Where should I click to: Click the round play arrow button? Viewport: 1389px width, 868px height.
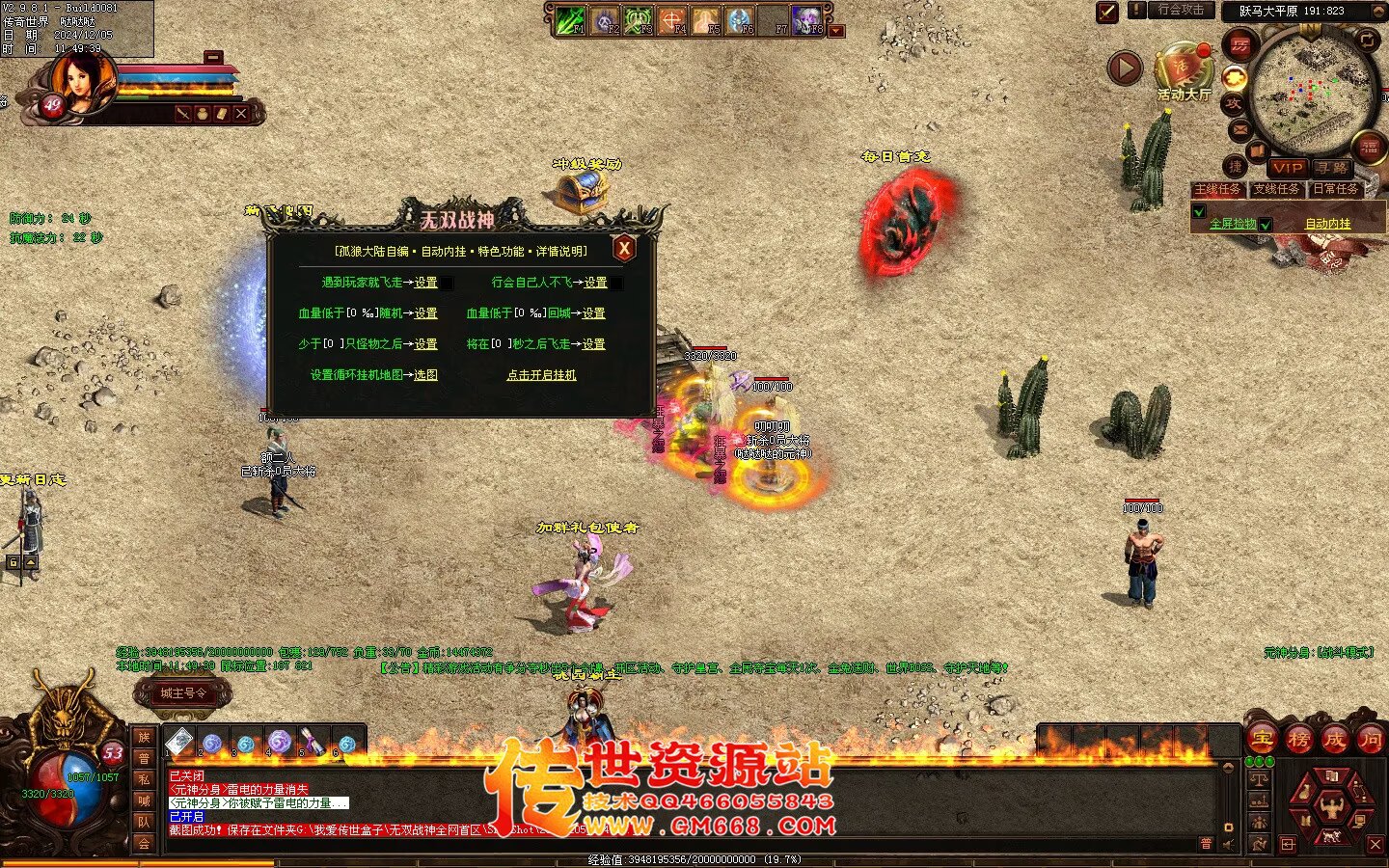[1125, 68]
